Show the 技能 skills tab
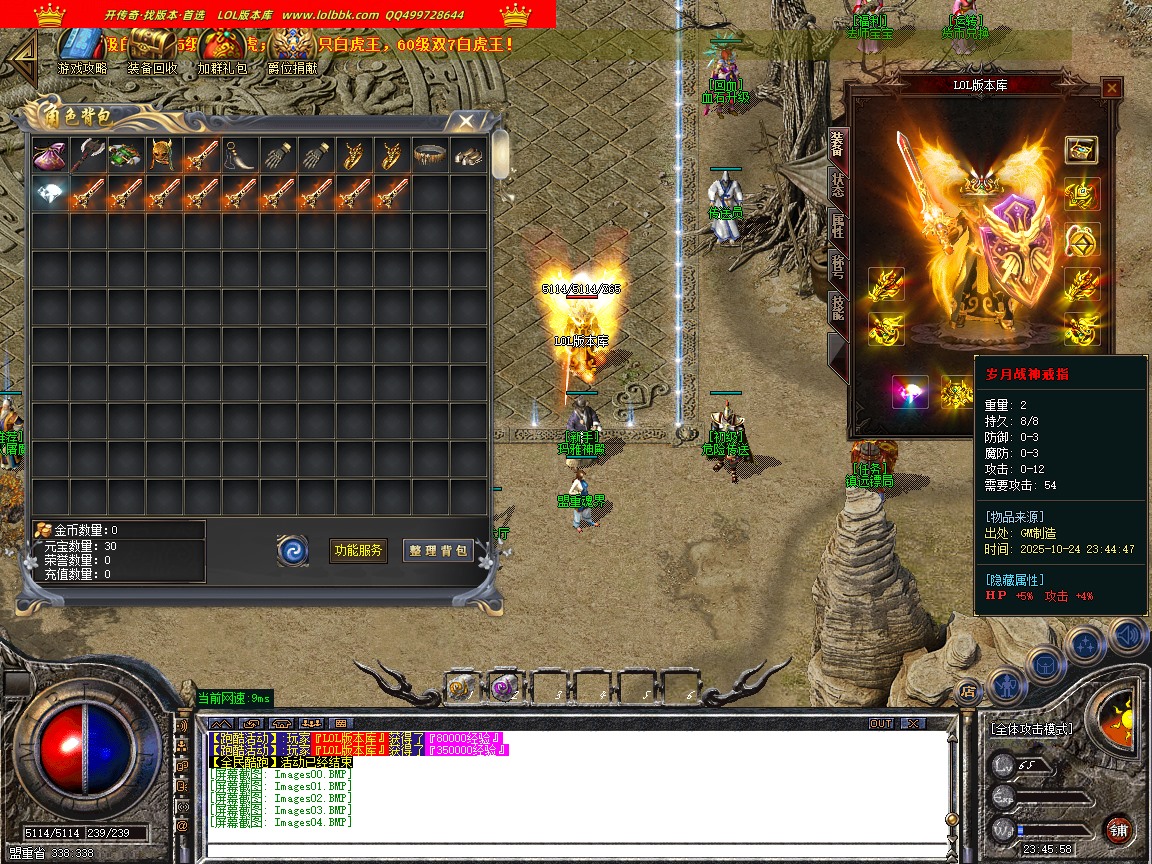1152x864 pixels. point(838,312)
